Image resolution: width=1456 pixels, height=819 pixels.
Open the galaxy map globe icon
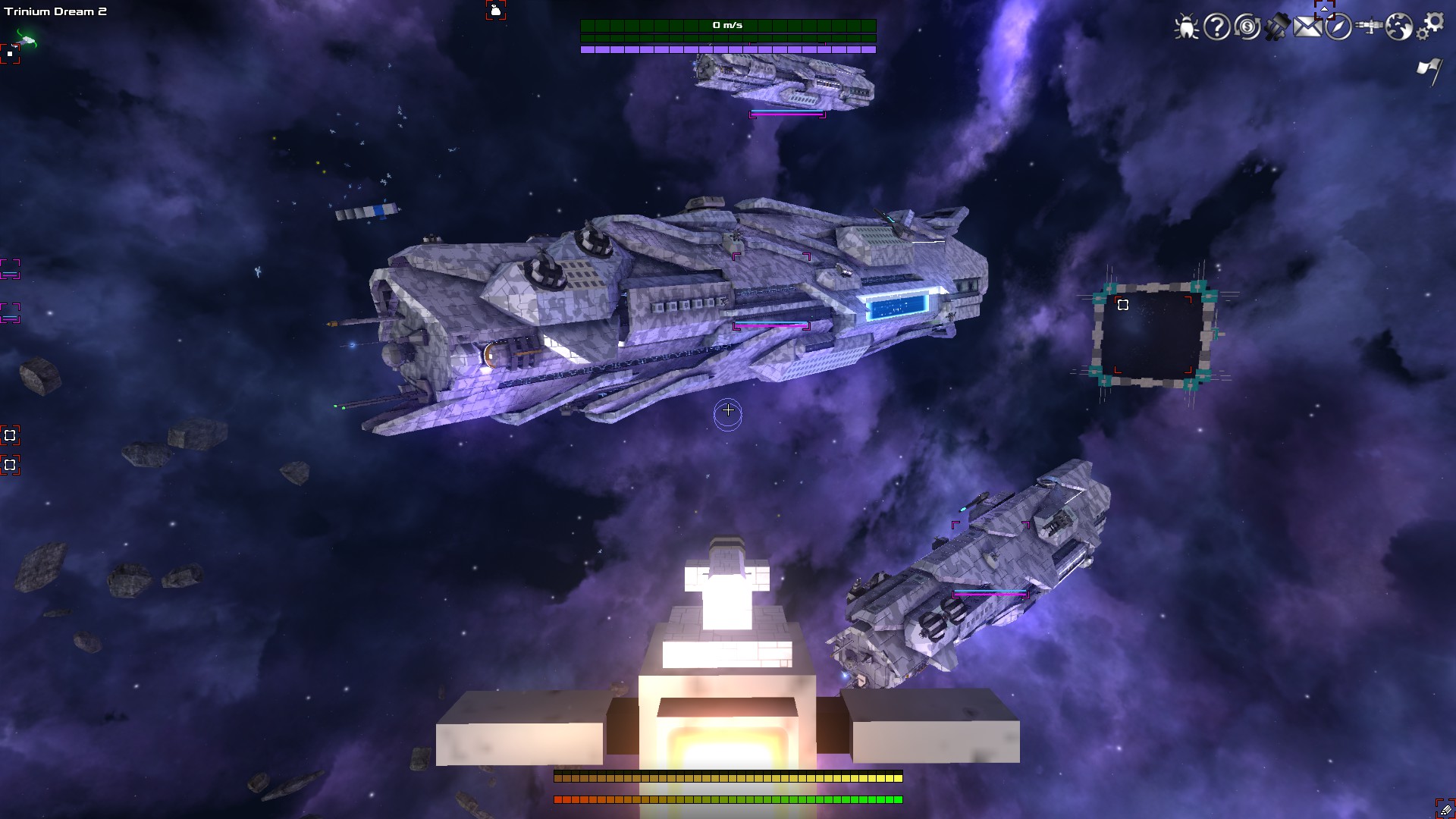pyautogui.click(x=1399, y=27)
